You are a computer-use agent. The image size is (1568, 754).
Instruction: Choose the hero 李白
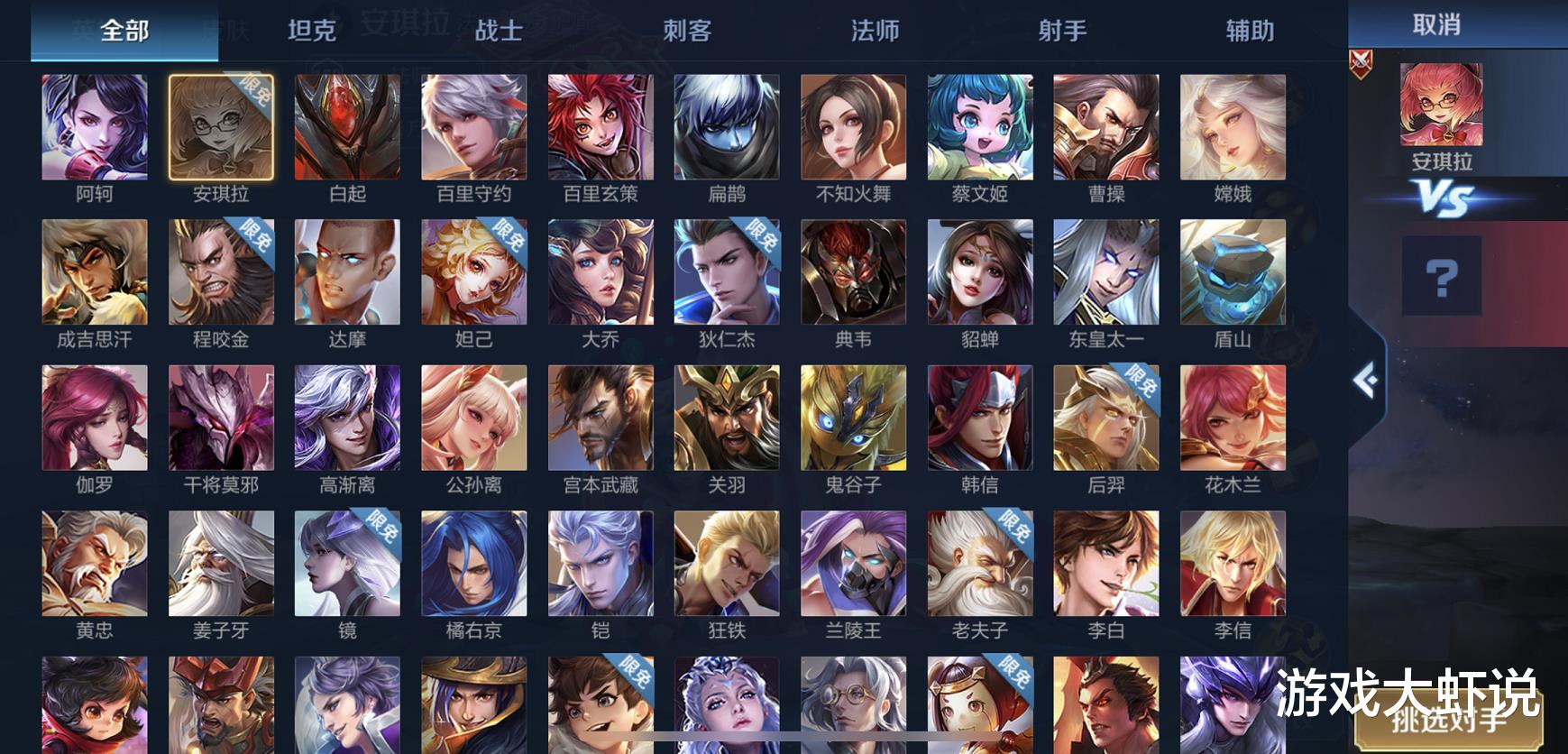(1105, 564)
